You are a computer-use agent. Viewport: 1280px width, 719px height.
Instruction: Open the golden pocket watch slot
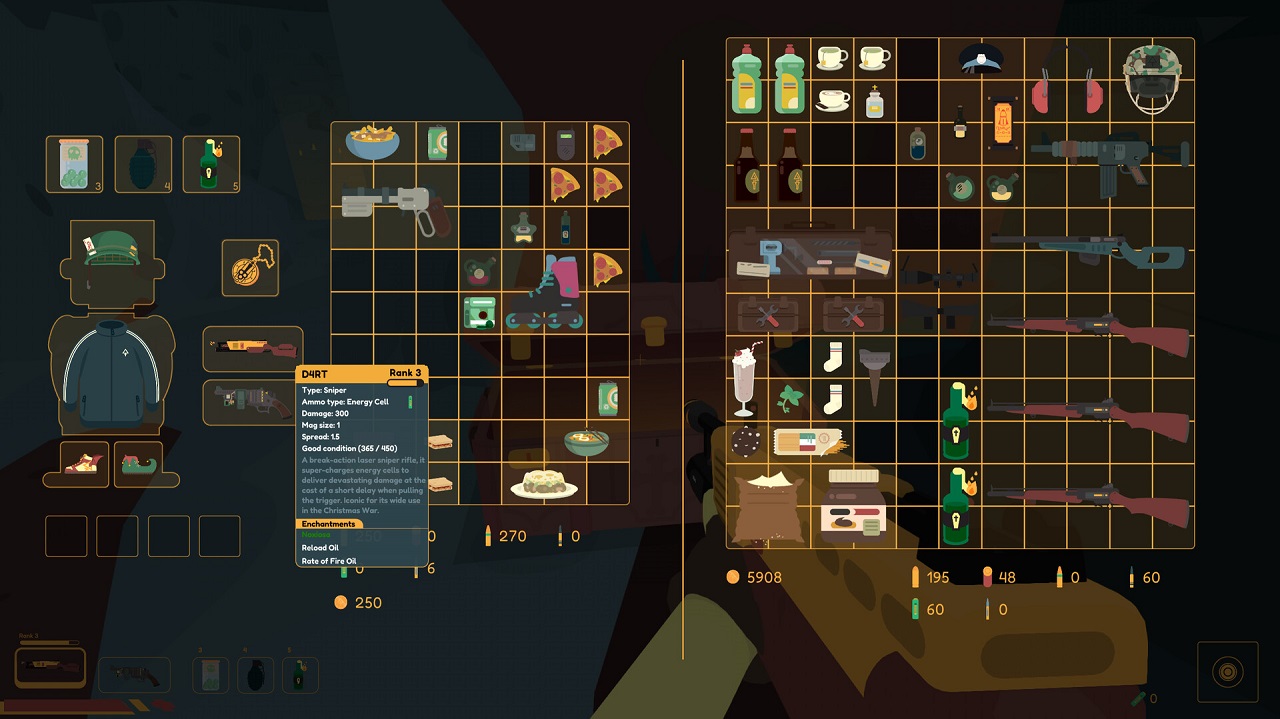point(249,268)
